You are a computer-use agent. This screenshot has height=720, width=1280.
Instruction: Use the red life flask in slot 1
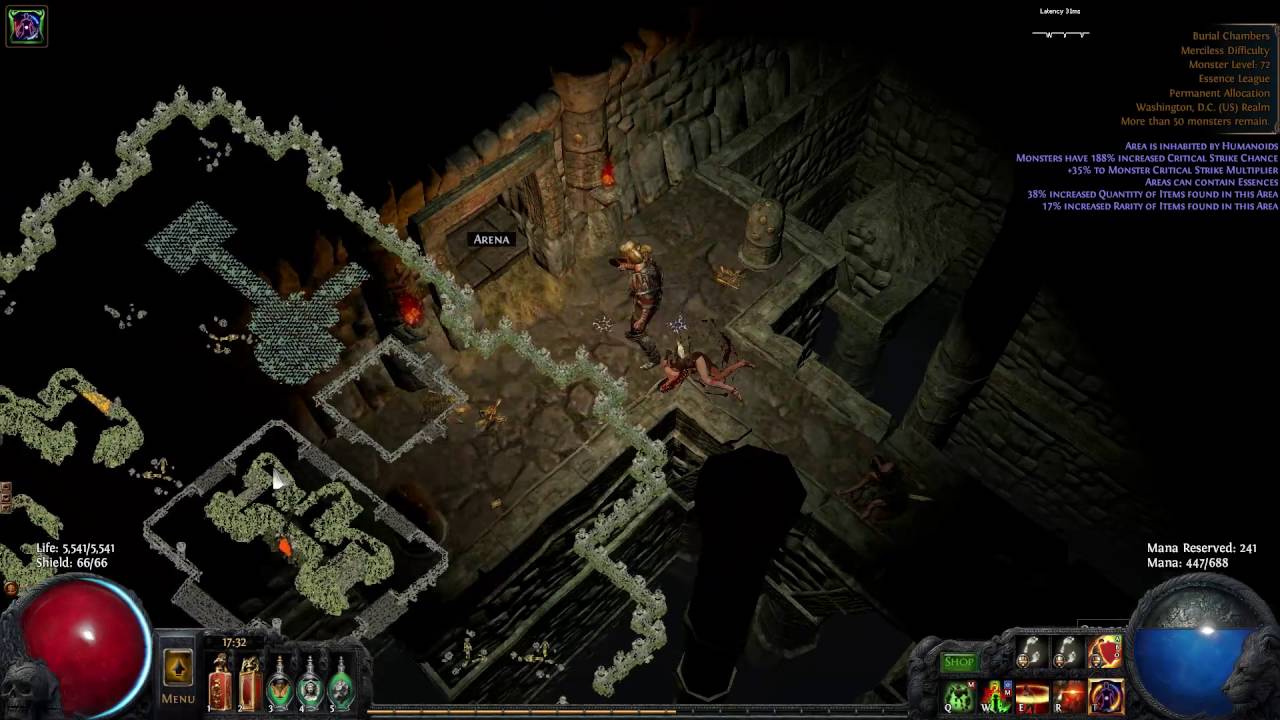(219, 683)
